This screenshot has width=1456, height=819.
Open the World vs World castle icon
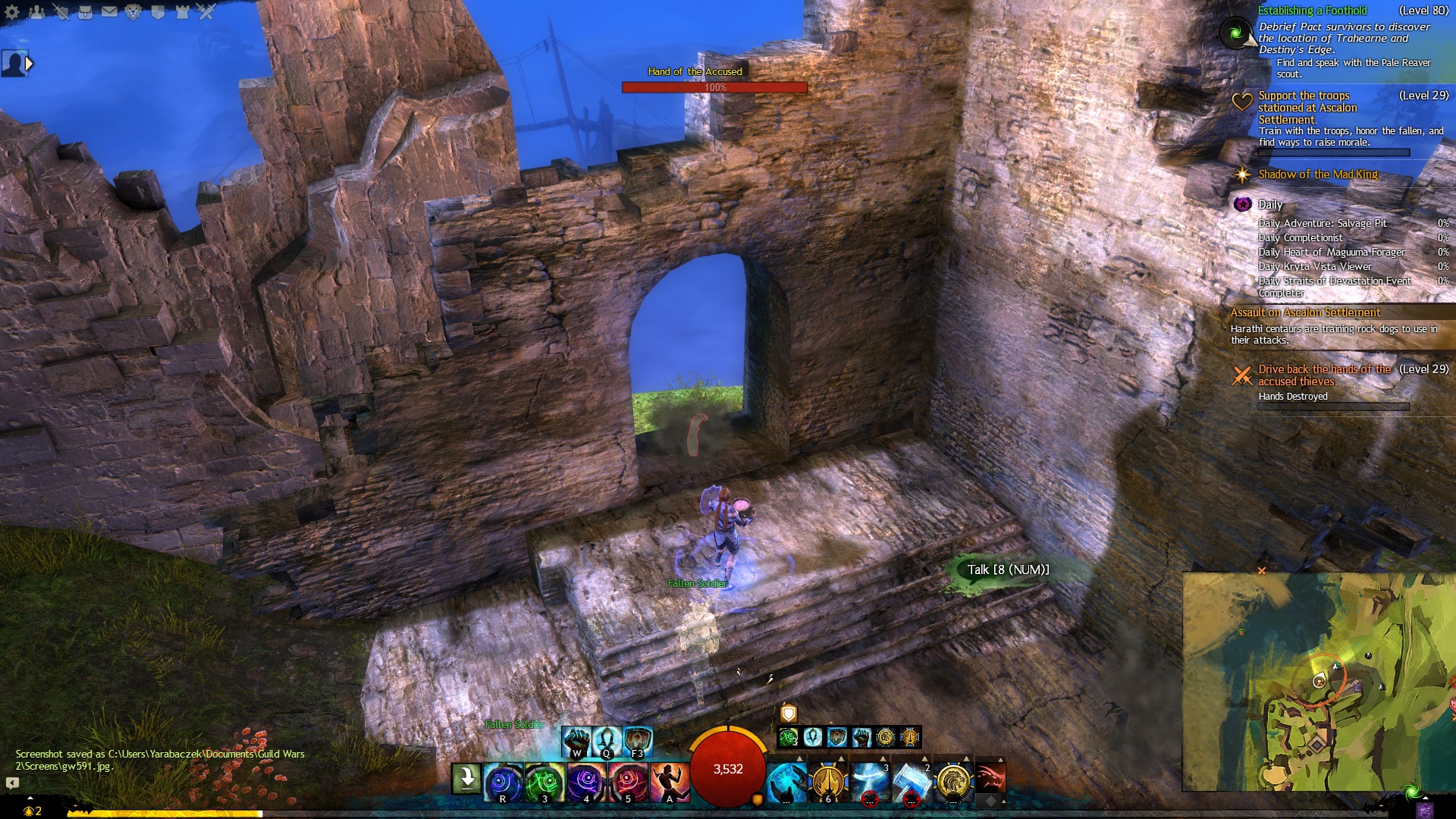(x=182, y=11)
